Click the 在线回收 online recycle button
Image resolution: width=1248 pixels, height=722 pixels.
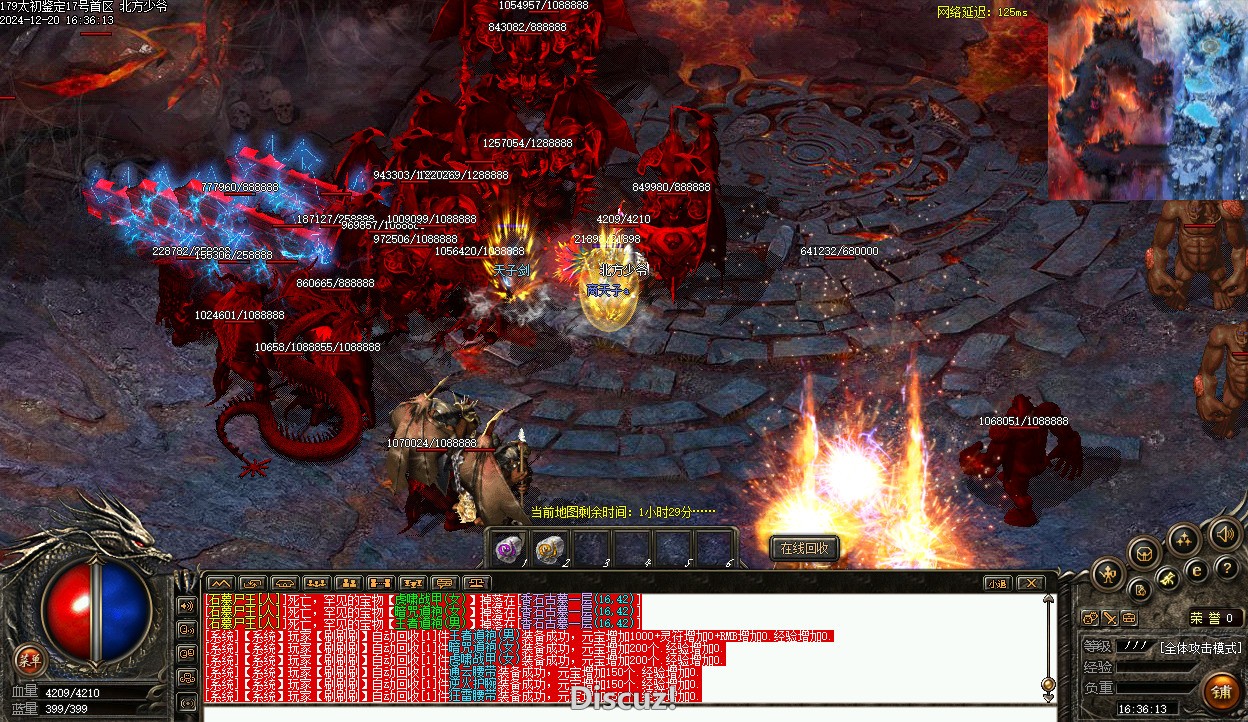tap(804, 548)
